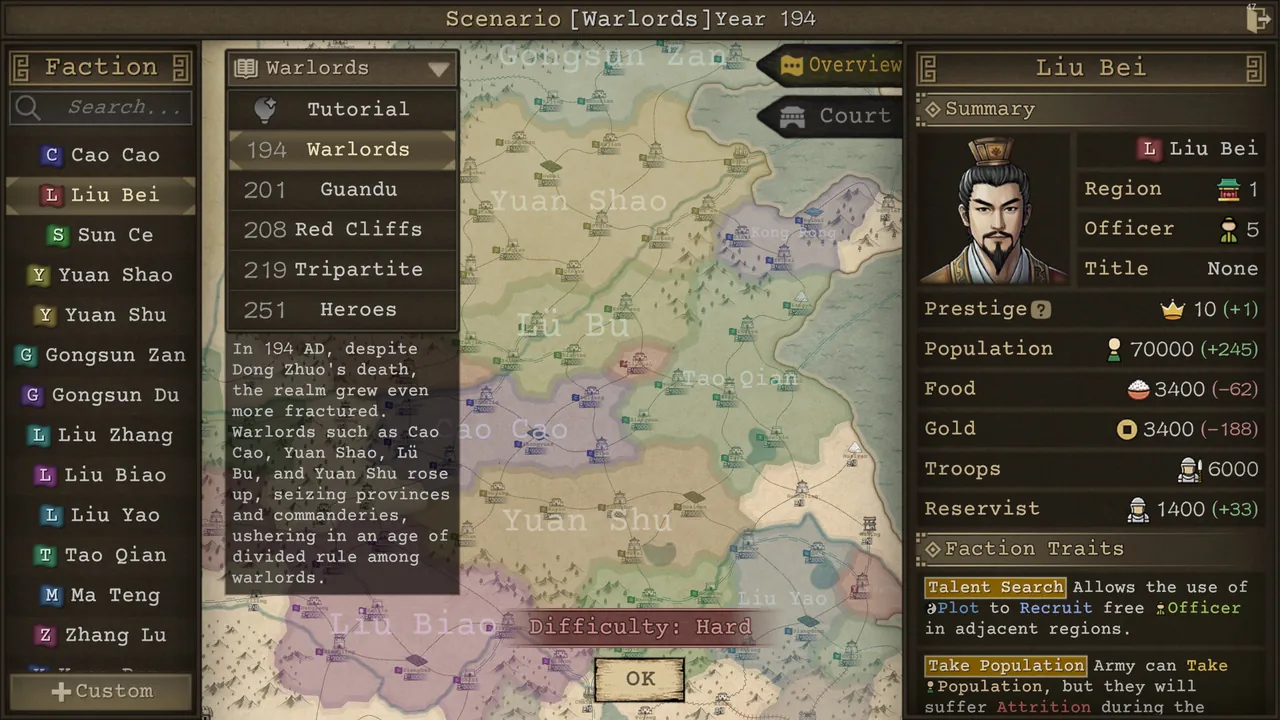Click the Prestige crown icon
This screenshot has height=720, width=1280.
pyautogui.click(x=1172, y=308)
